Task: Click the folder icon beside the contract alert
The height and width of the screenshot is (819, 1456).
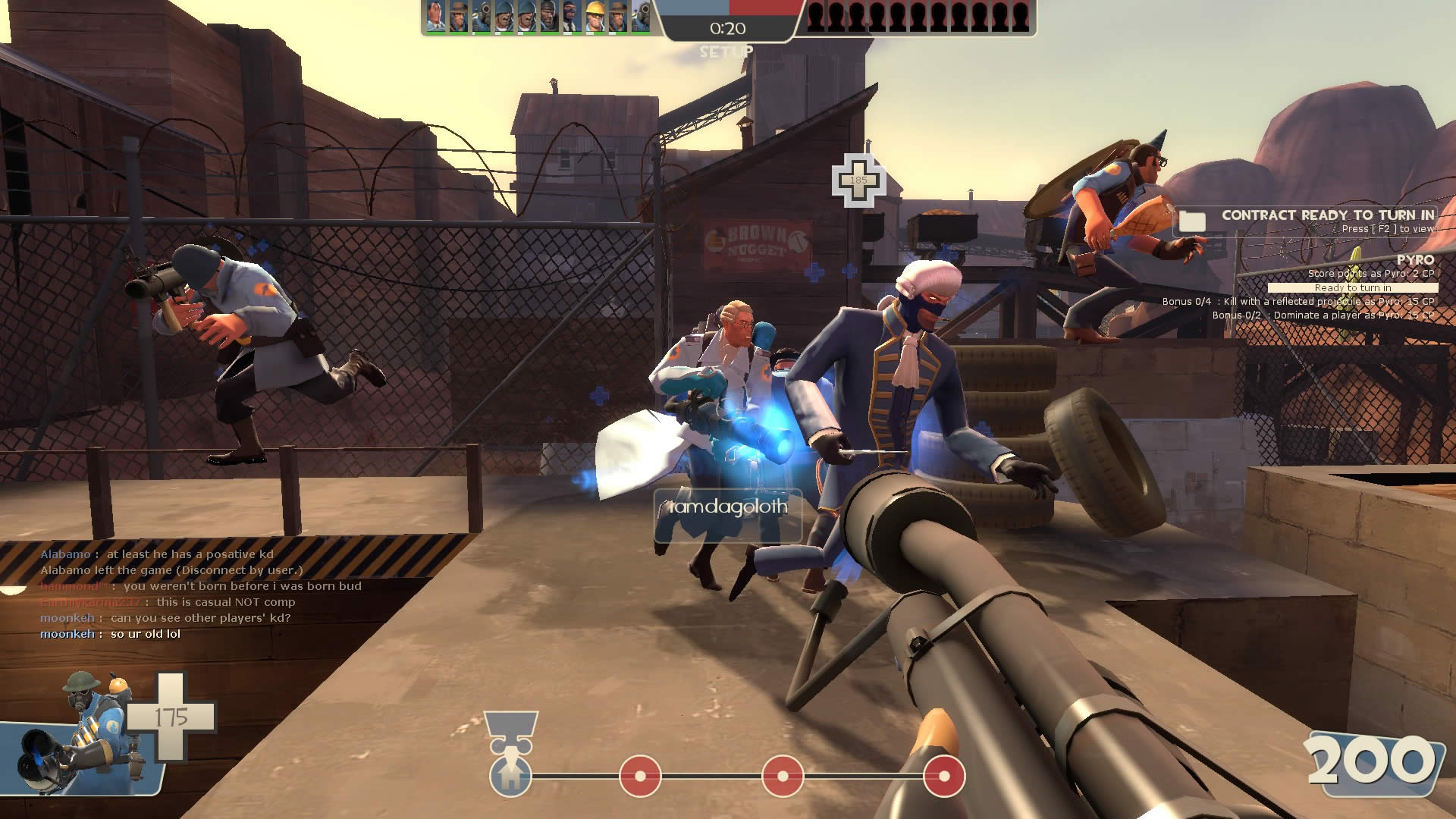Action: point(1192,221)
